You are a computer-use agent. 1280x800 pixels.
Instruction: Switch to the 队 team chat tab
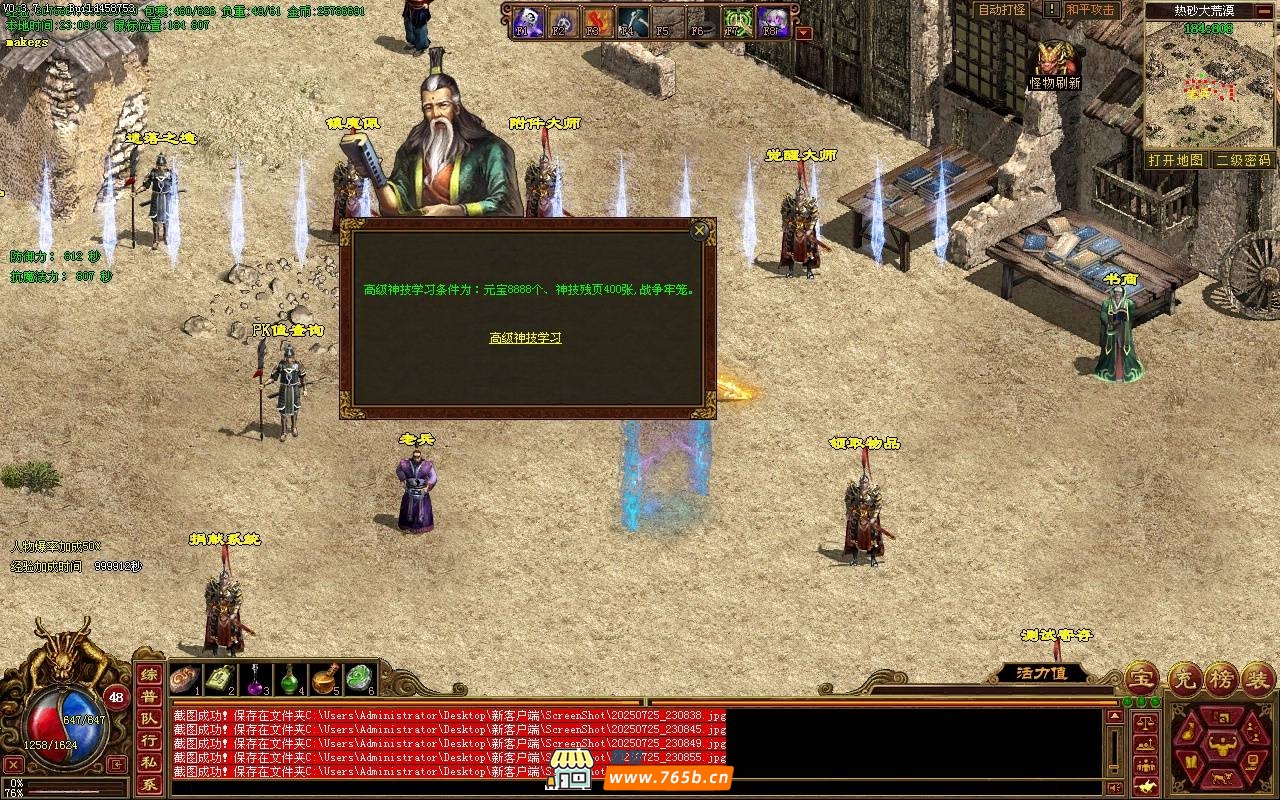coord(148,719)
